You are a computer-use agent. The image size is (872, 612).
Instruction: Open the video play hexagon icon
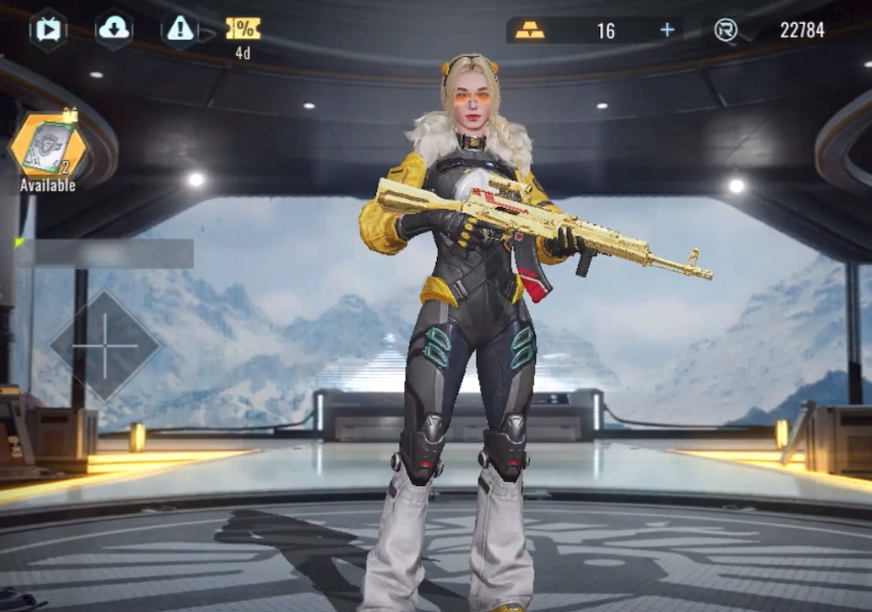pos(47,30)
